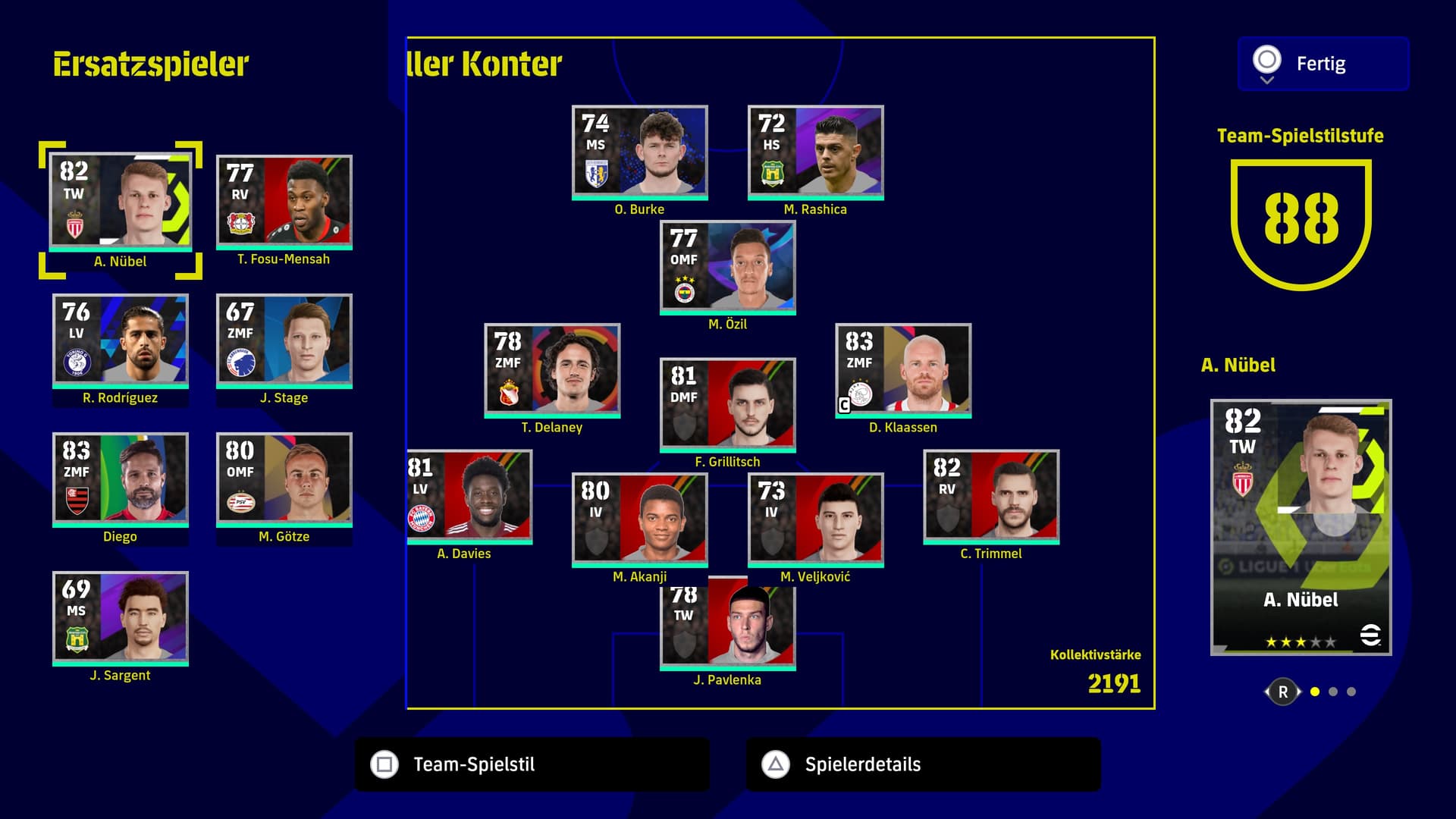
Task: Confirm the lineup with Fertig
Action: (1323, 64)
